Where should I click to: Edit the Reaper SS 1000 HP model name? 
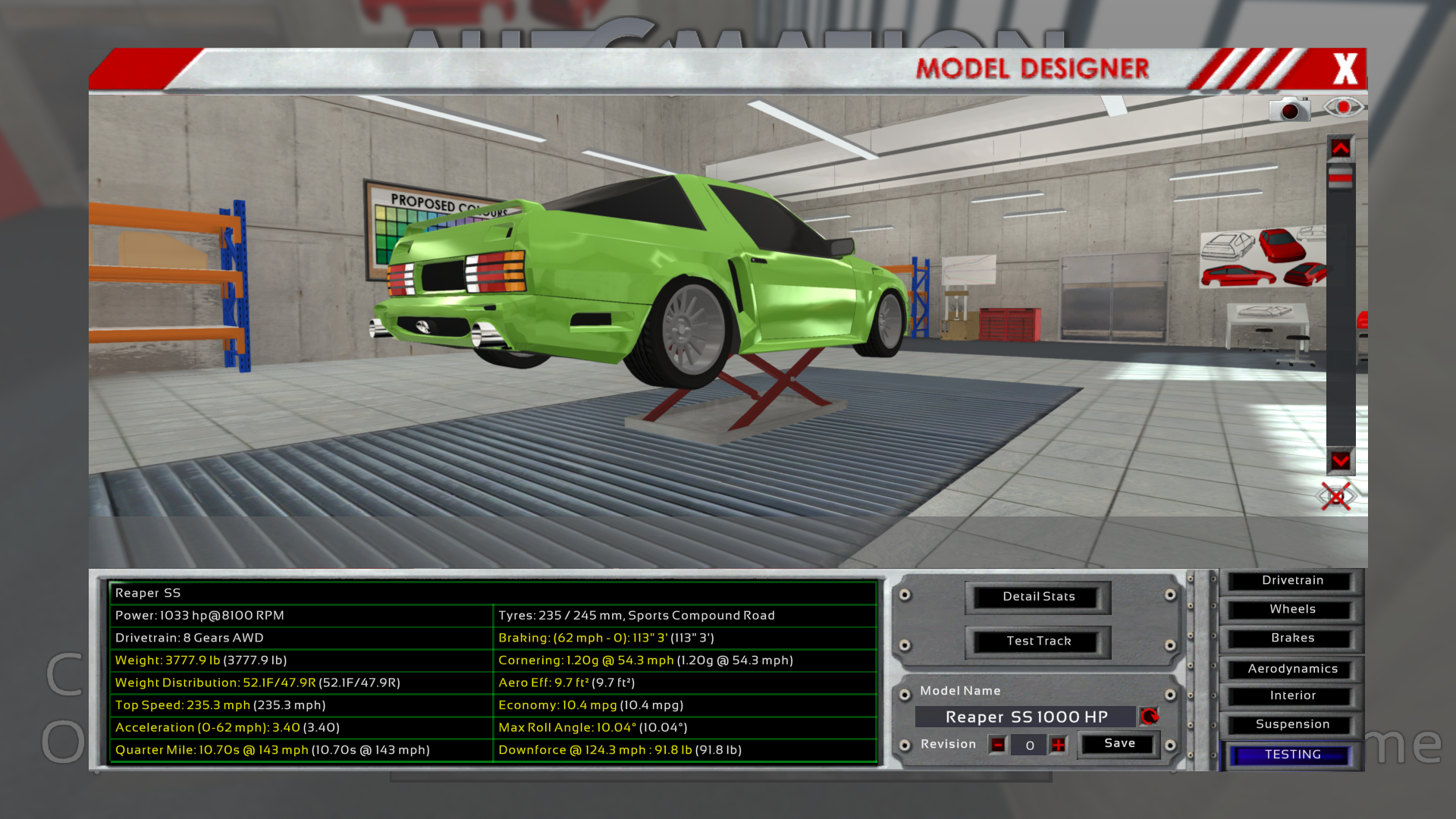coord(1026,717)
